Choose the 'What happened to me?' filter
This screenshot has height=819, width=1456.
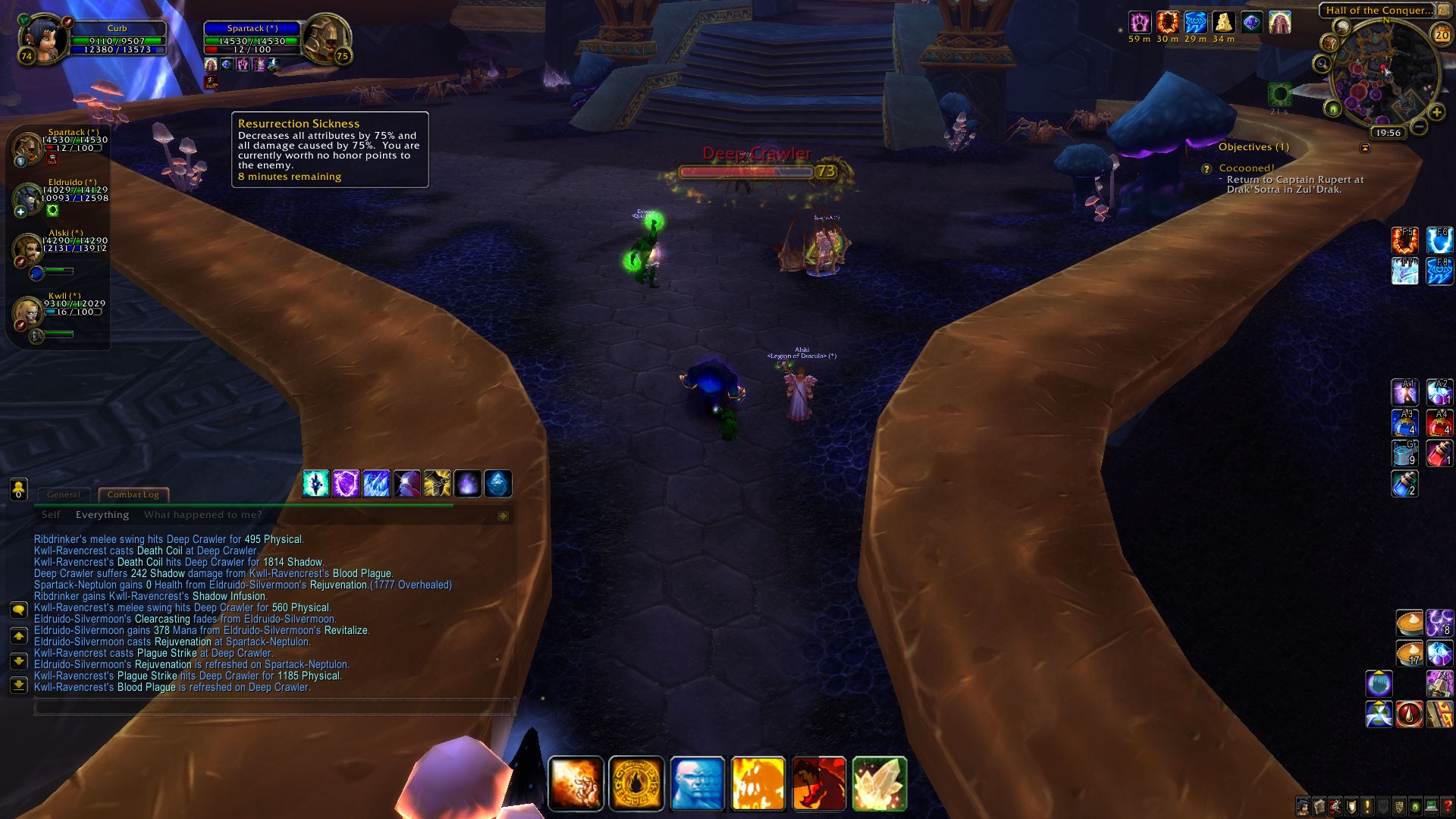click(202, 515)
